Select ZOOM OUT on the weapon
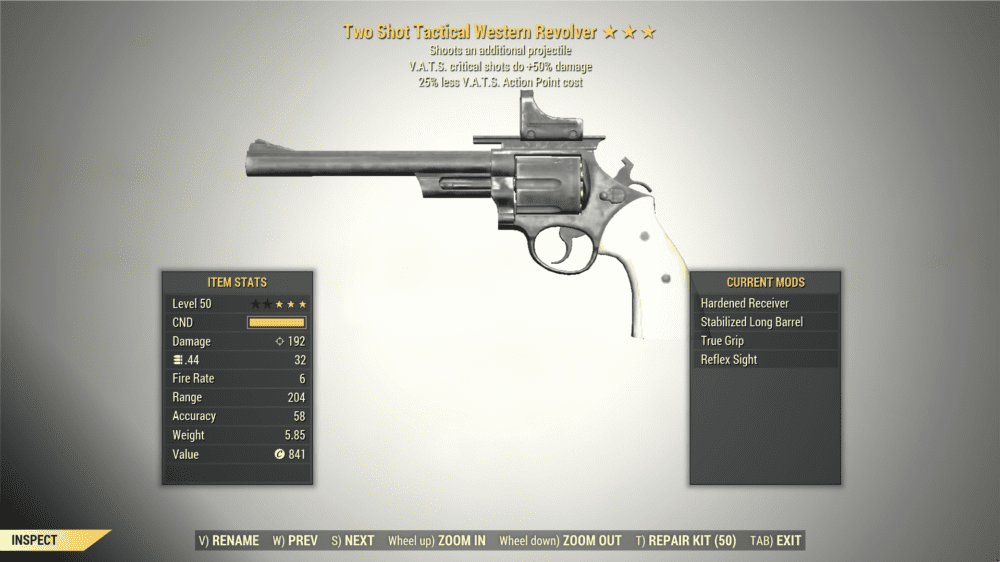 pos(560,541)
